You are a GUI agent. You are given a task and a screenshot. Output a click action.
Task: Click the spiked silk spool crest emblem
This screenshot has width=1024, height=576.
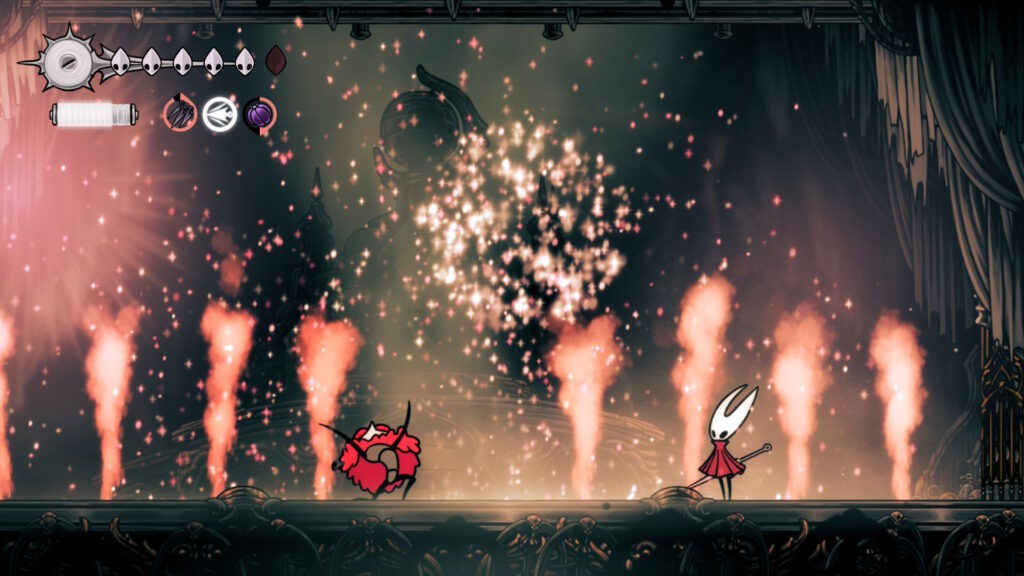[68, 61]
